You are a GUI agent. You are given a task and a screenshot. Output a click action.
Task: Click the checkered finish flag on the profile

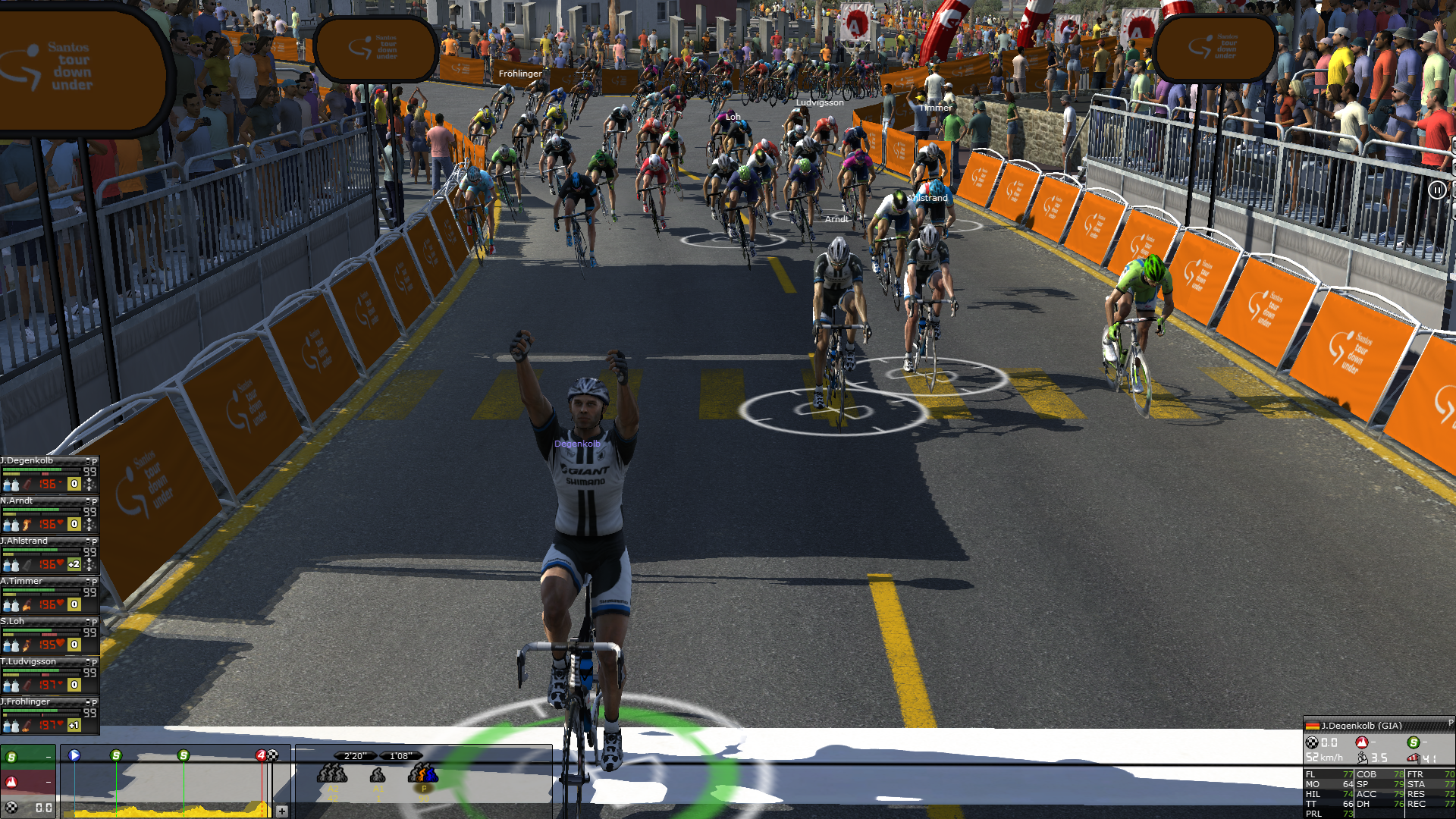coord(273,755)
